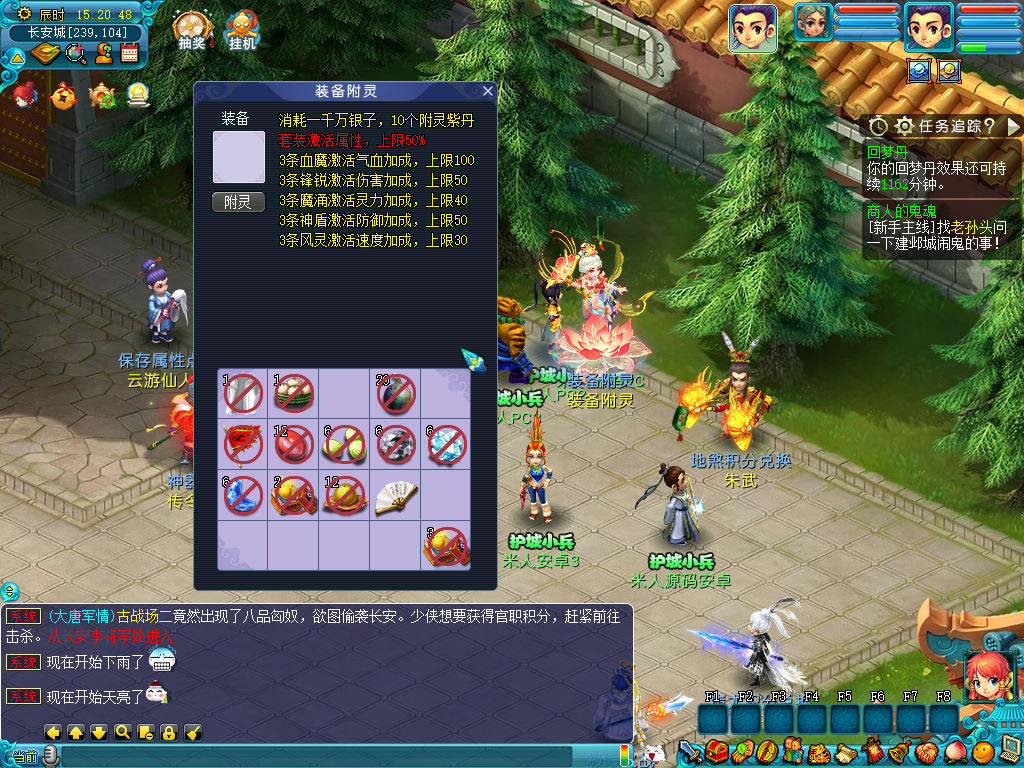The width and height of the screenshot is (1024, 768).
Task: Activate the 挂机 auto-play icon
Action: [242, 30]
